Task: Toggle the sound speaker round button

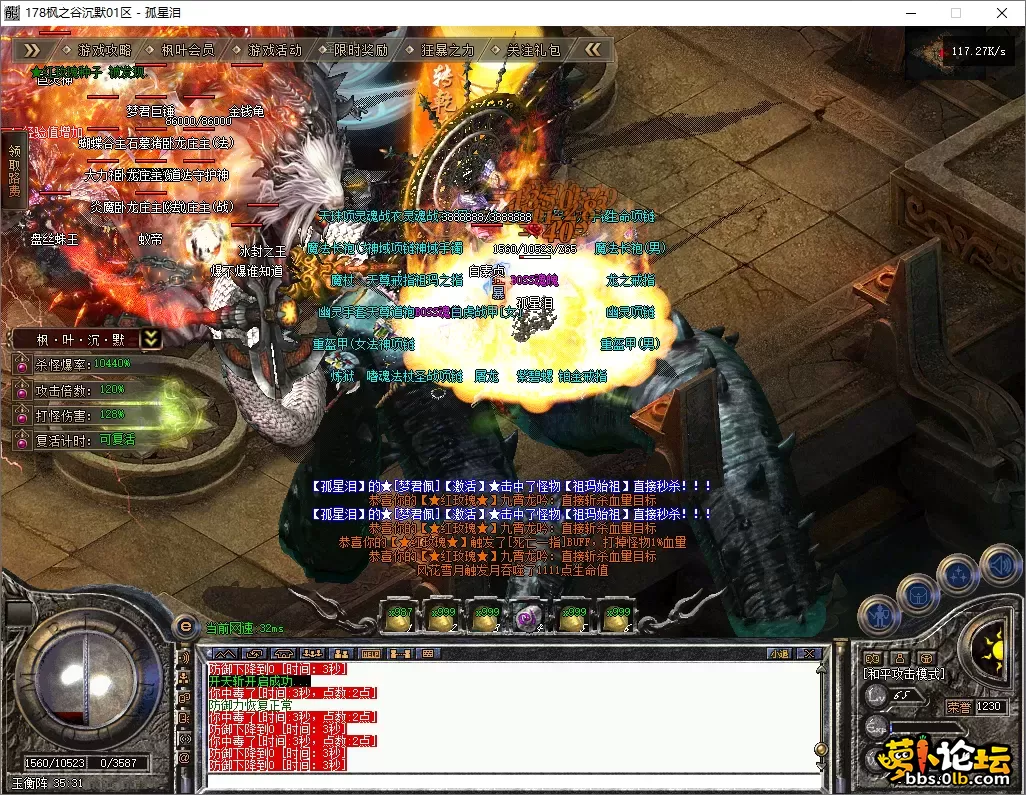Action: [x=1000, y=565]
